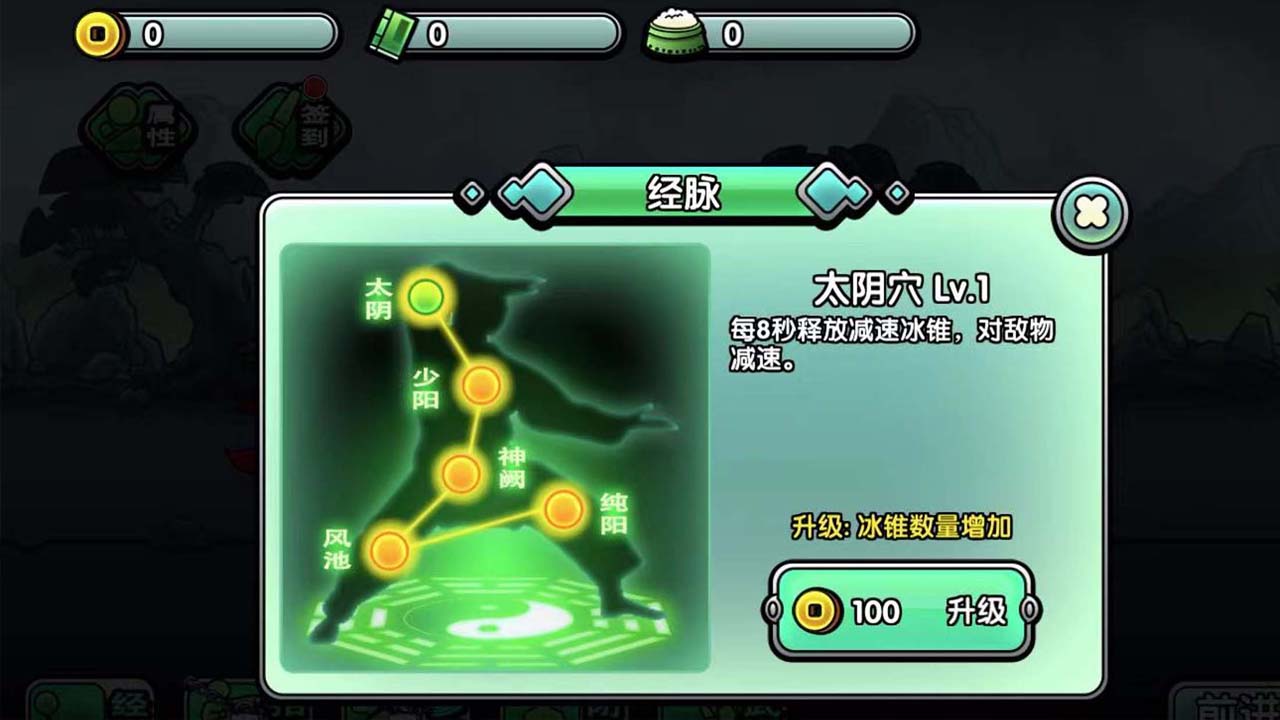Close the 经脉 panel via the X button

coord(1090,213)
